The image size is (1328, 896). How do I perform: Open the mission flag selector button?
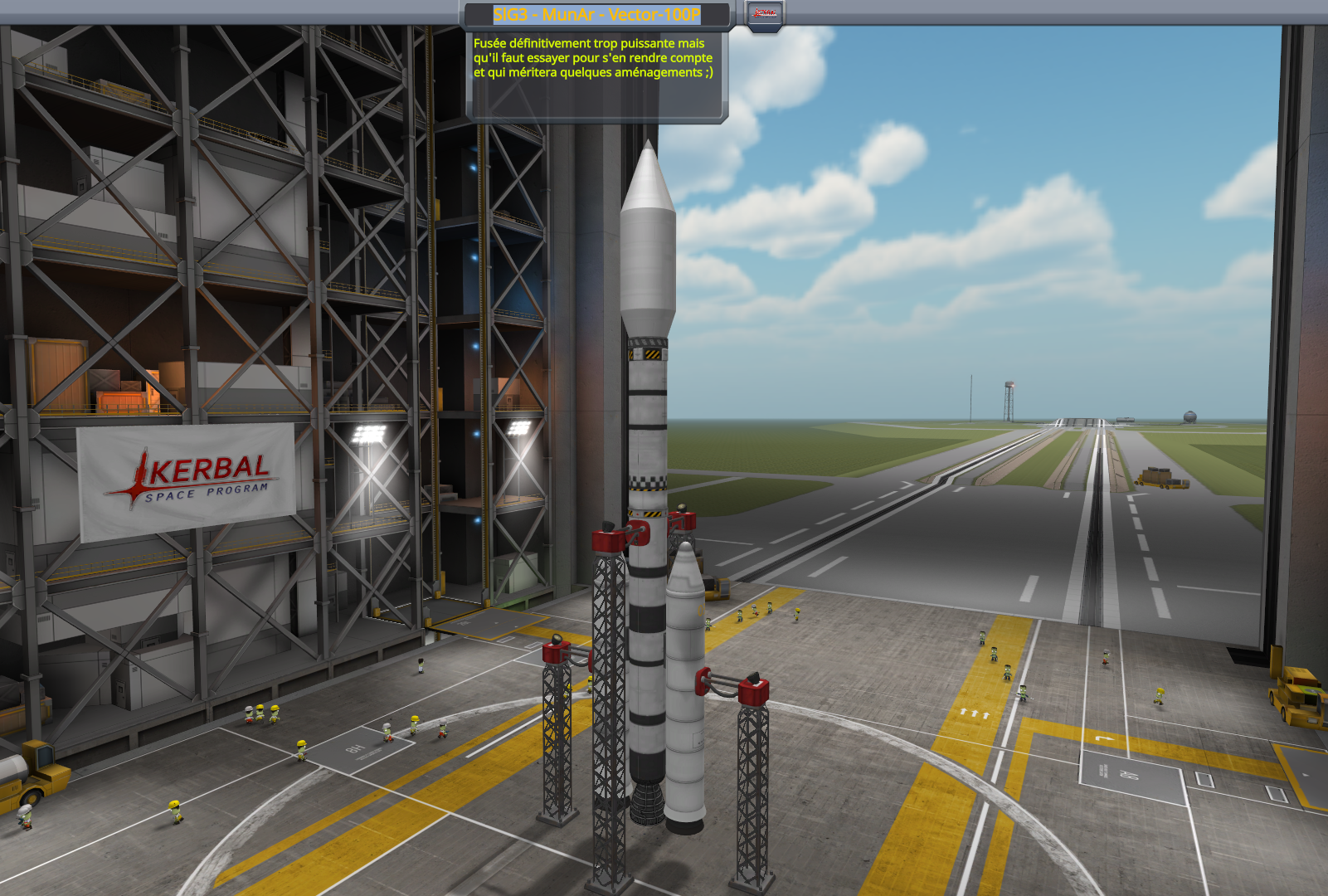764,14
